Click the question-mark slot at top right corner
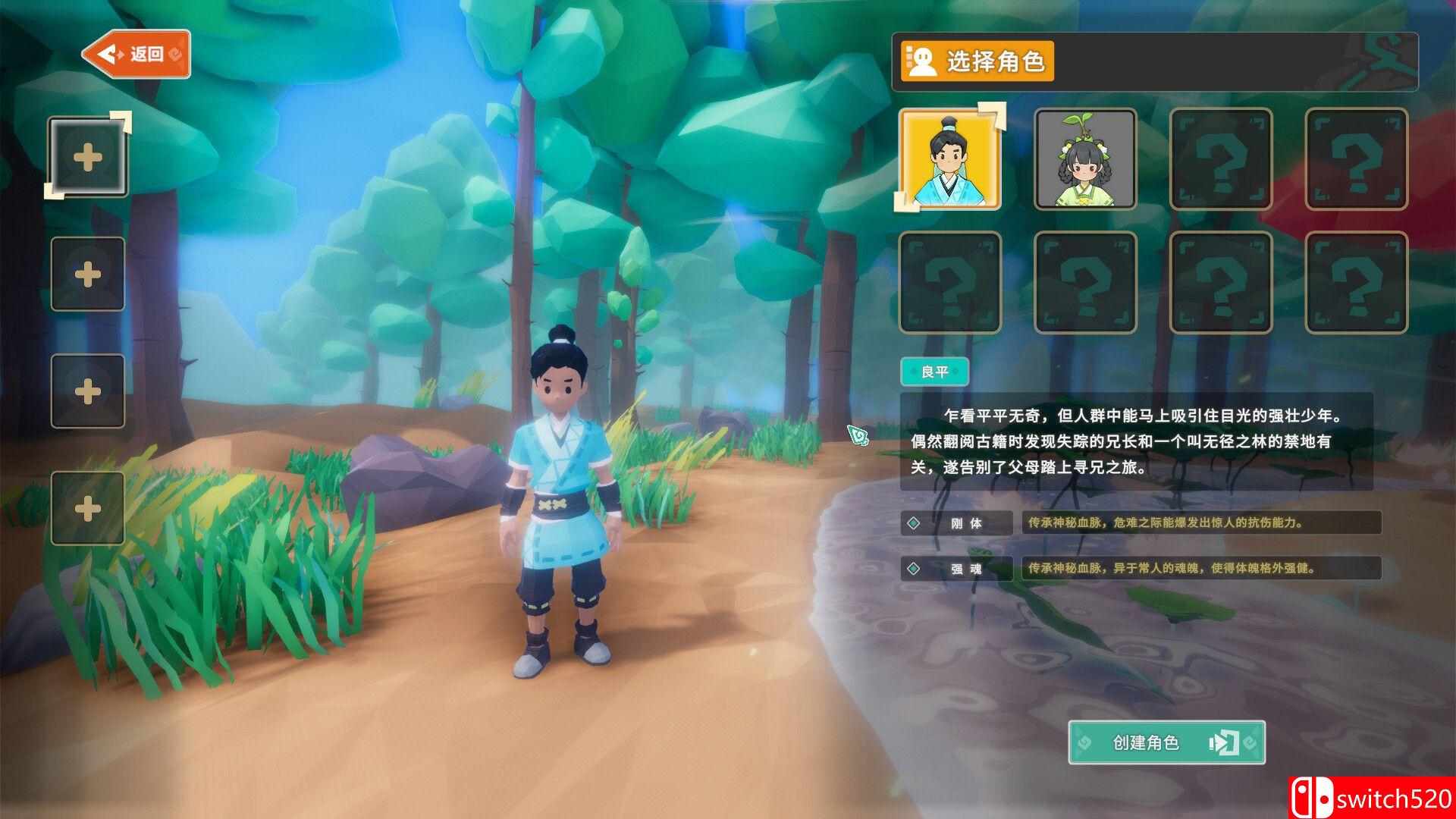The width and height of the screenshot is (1456, 819). click(1357, 159)
